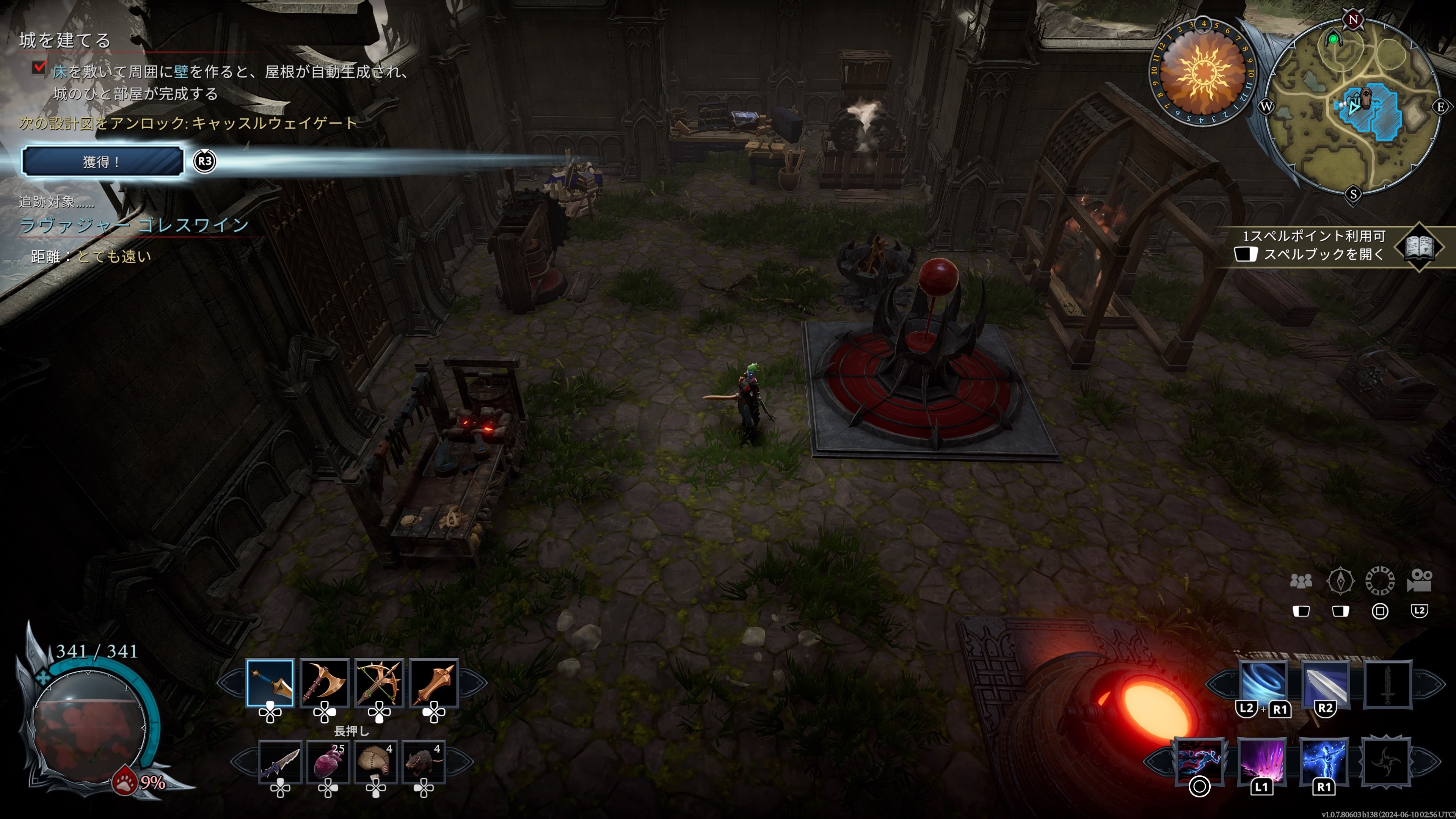
Task: Open the spellbook via the book icon
Action: 1419,246
